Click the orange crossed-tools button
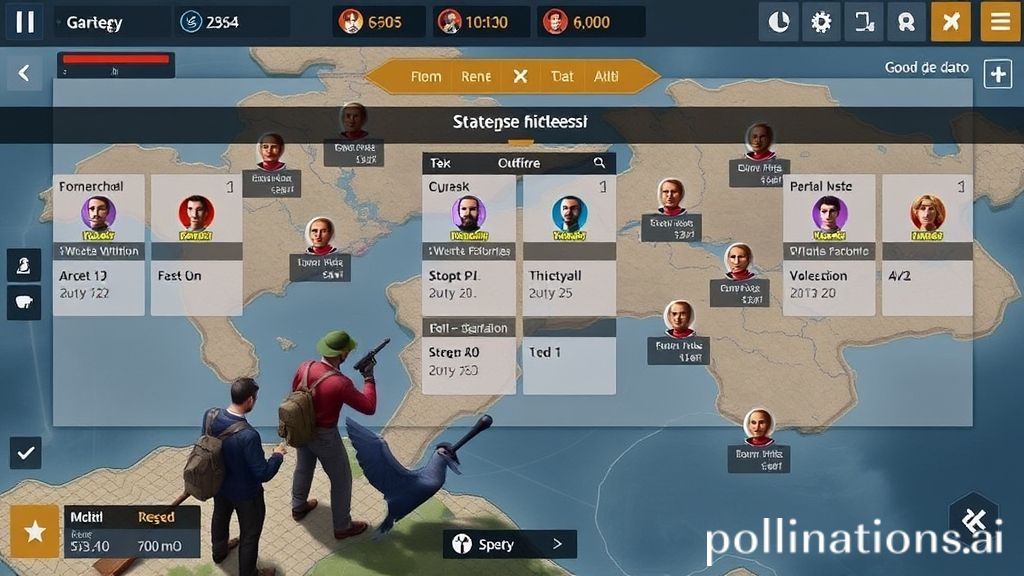1024x576 pixels. [x=950, y=22]
